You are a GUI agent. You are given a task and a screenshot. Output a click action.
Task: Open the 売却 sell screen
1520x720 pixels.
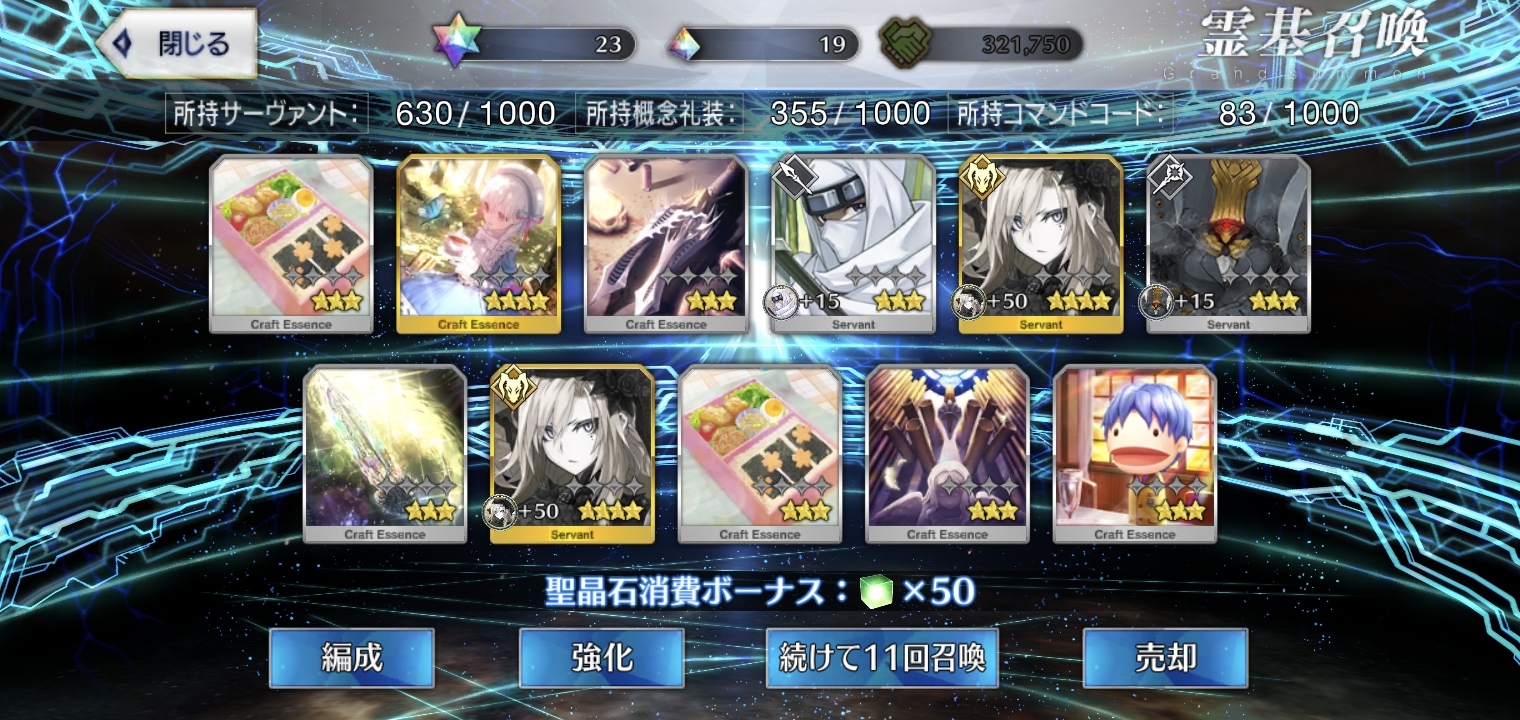1165,657
